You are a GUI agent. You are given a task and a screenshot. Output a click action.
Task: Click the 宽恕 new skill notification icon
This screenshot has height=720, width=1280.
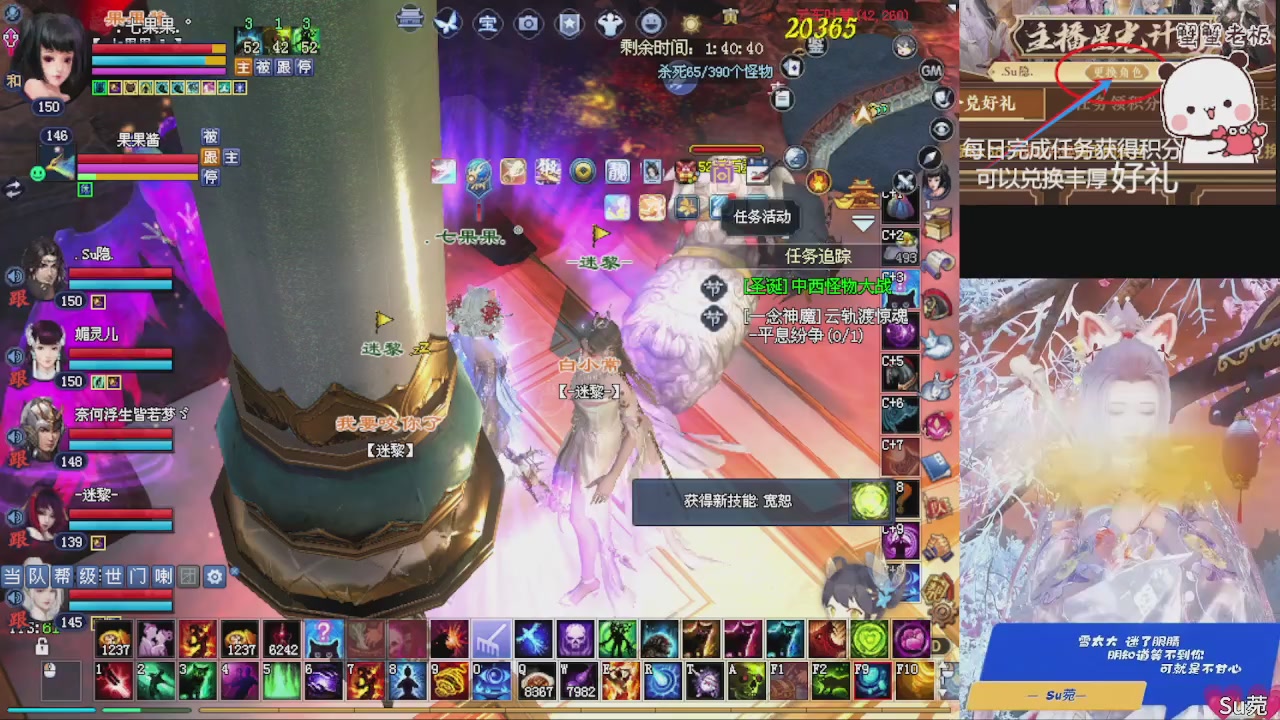pyautogui.click(x=869, y=502)
